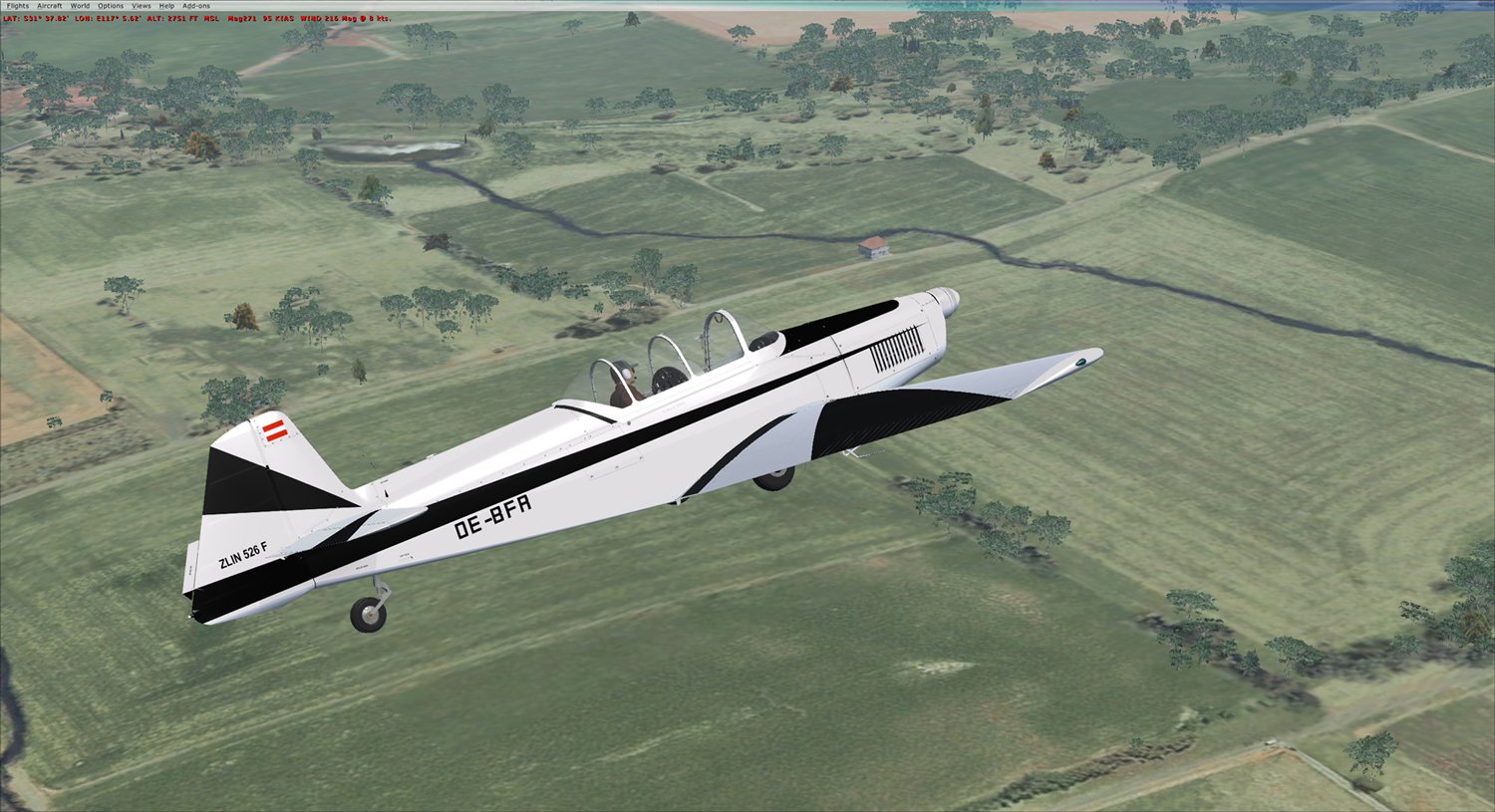Select the Views menu

[x=142, y=6]
